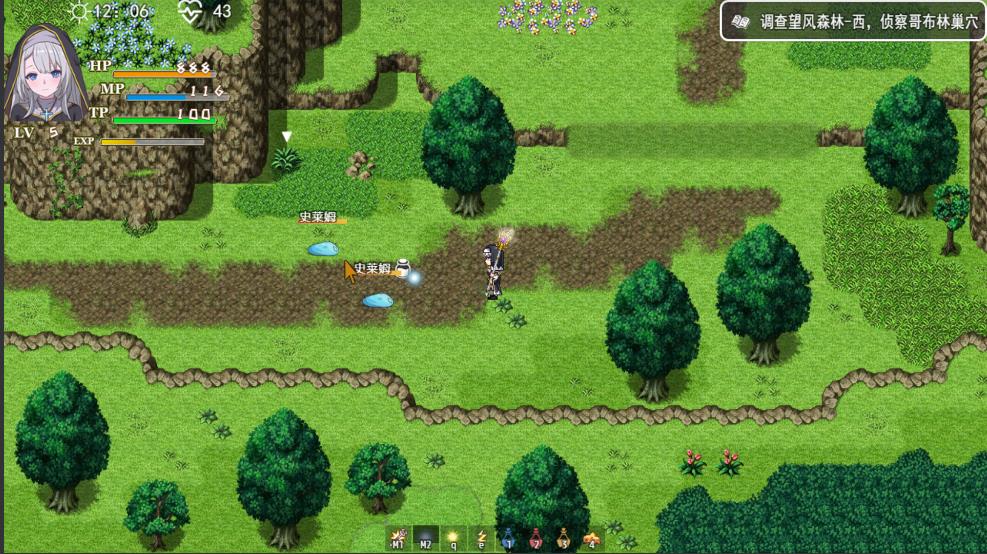Trigger the lightning bolt skill on e
Image resolution: width=987 pixels, height=554 pixels.
coord(481,538)
